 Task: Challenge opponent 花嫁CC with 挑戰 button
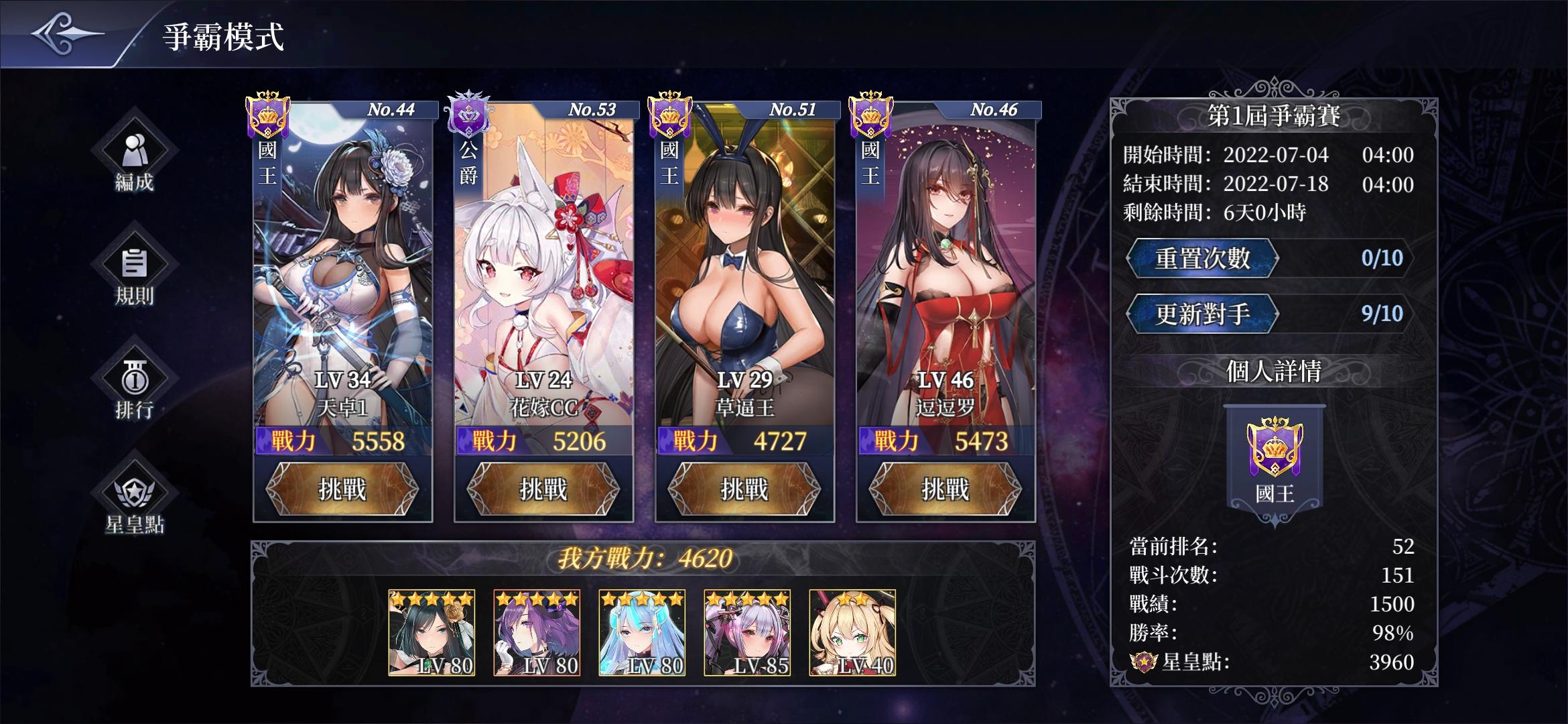pyautogui.click(x=543, y=489)
